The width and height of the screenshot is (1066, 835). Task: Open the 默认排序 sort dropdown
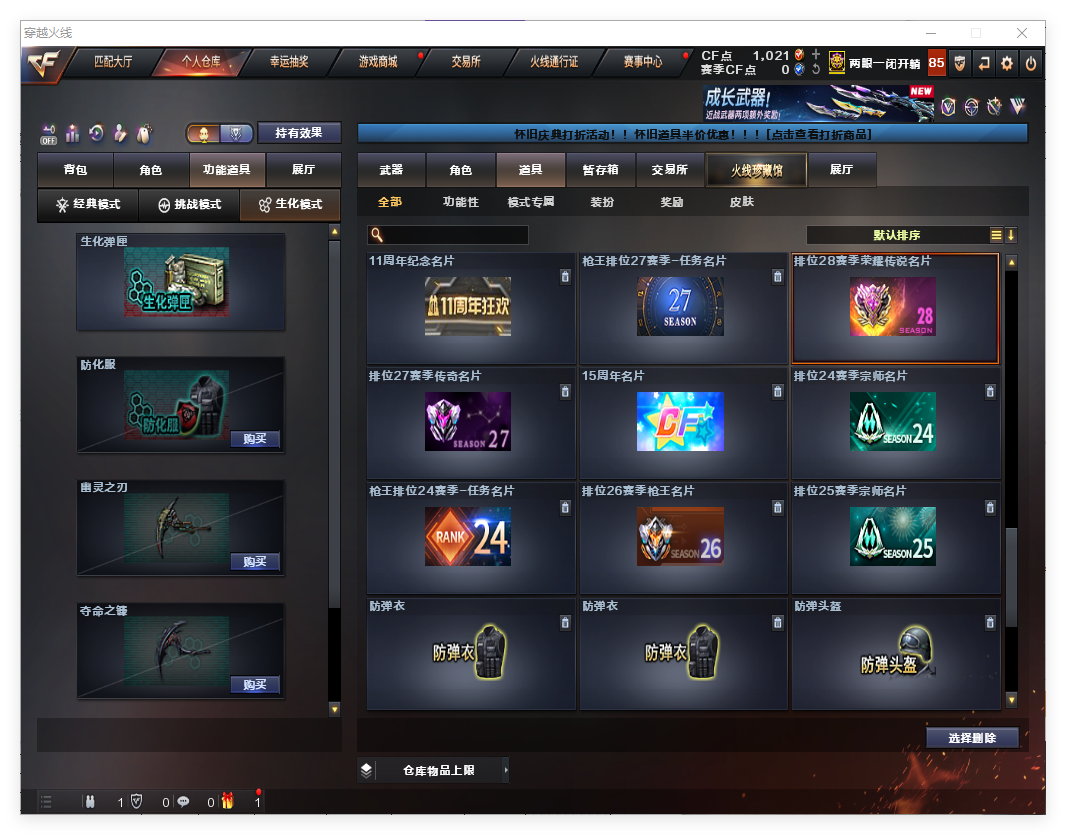[897, 236]
